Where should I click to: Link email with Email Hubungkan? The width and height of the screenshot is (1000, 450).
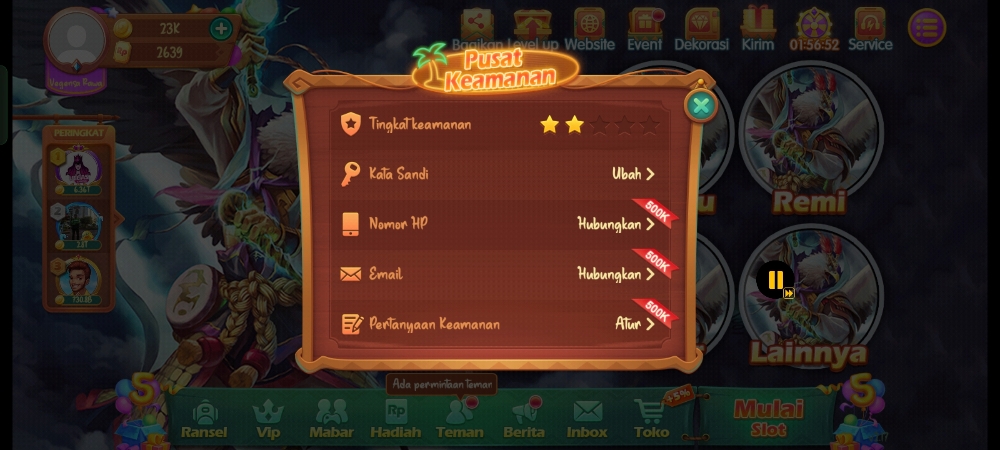(616, 274)
